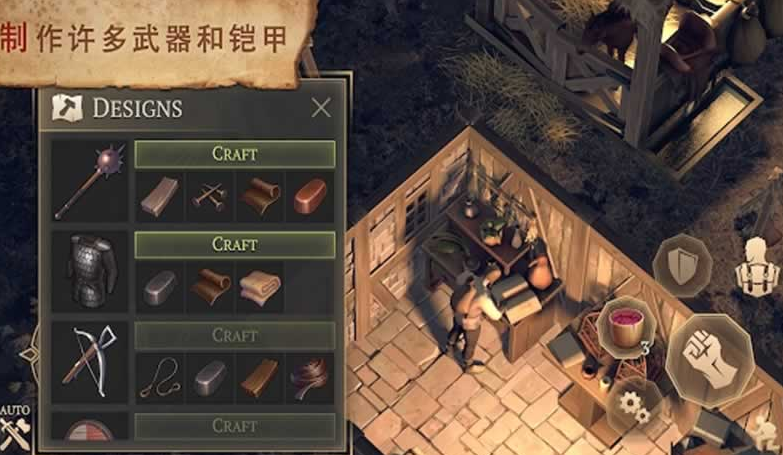Craft the spiked mace
Viewport: 783px width, 455px height.
tap(235, 154)
